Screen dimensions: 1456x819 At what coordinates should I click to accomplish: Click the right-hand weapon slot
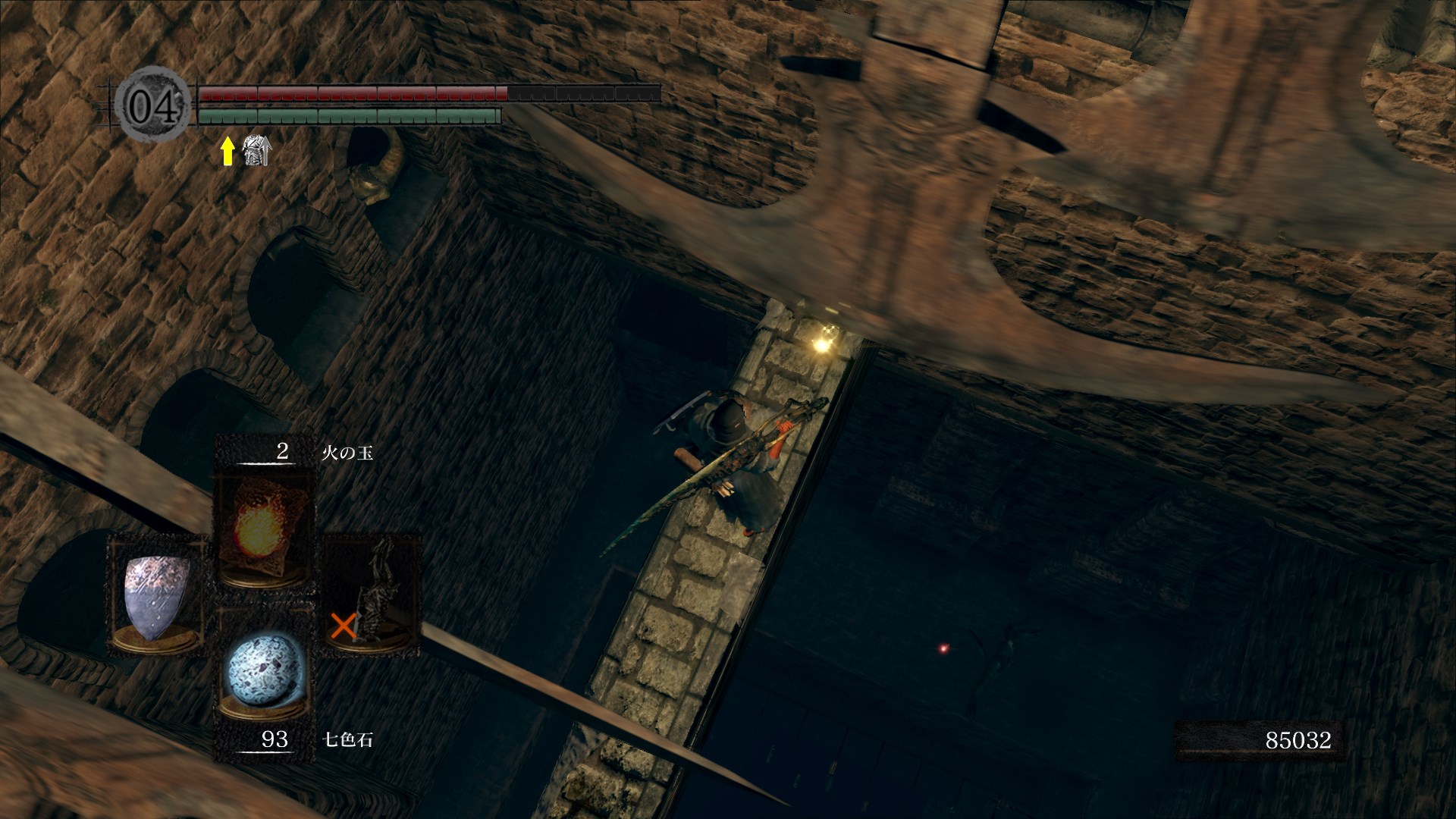pos(372,595)
